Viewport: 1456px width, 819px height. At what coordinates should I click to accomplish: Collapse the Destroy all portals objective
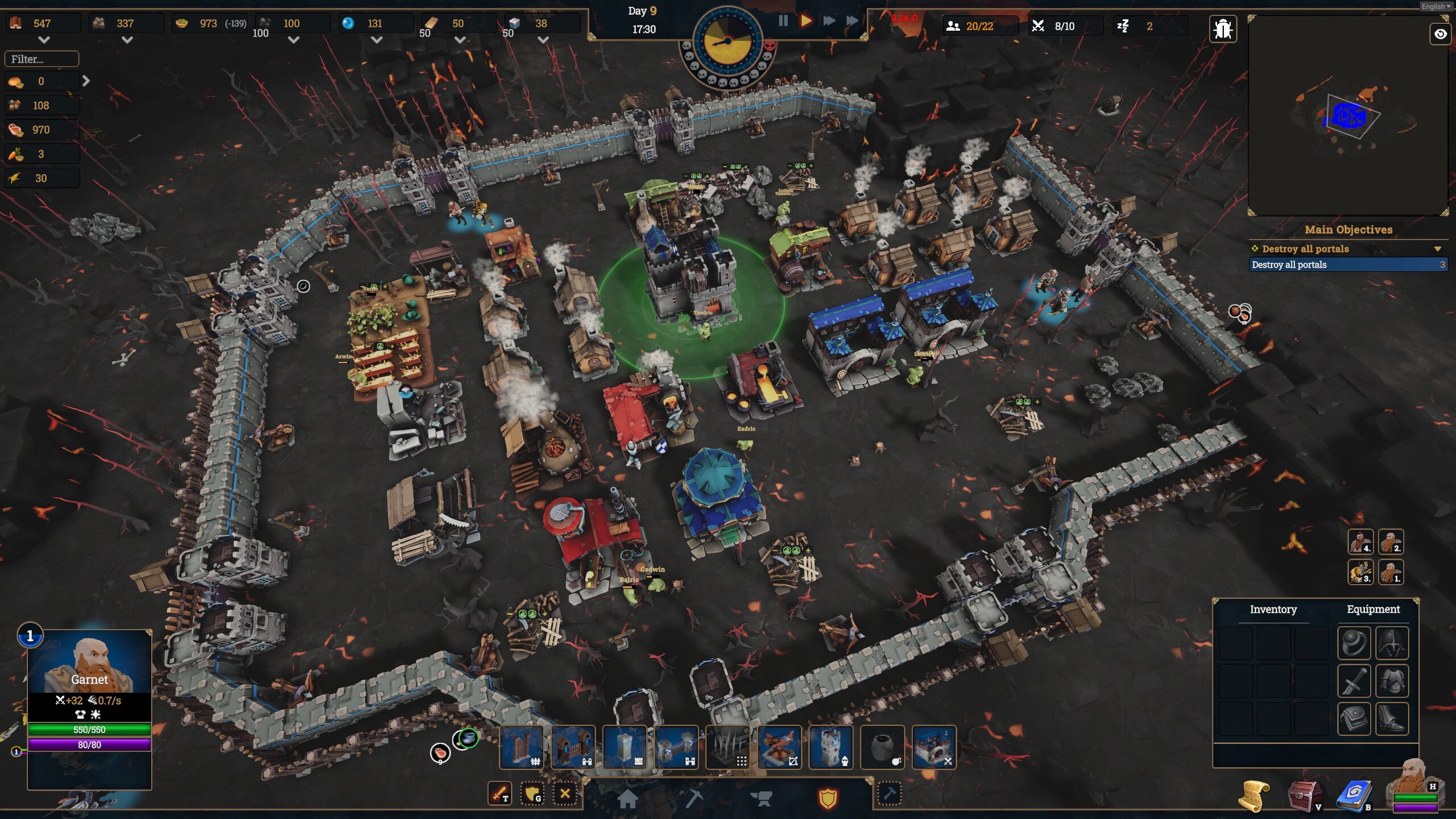click(1437, 249)
